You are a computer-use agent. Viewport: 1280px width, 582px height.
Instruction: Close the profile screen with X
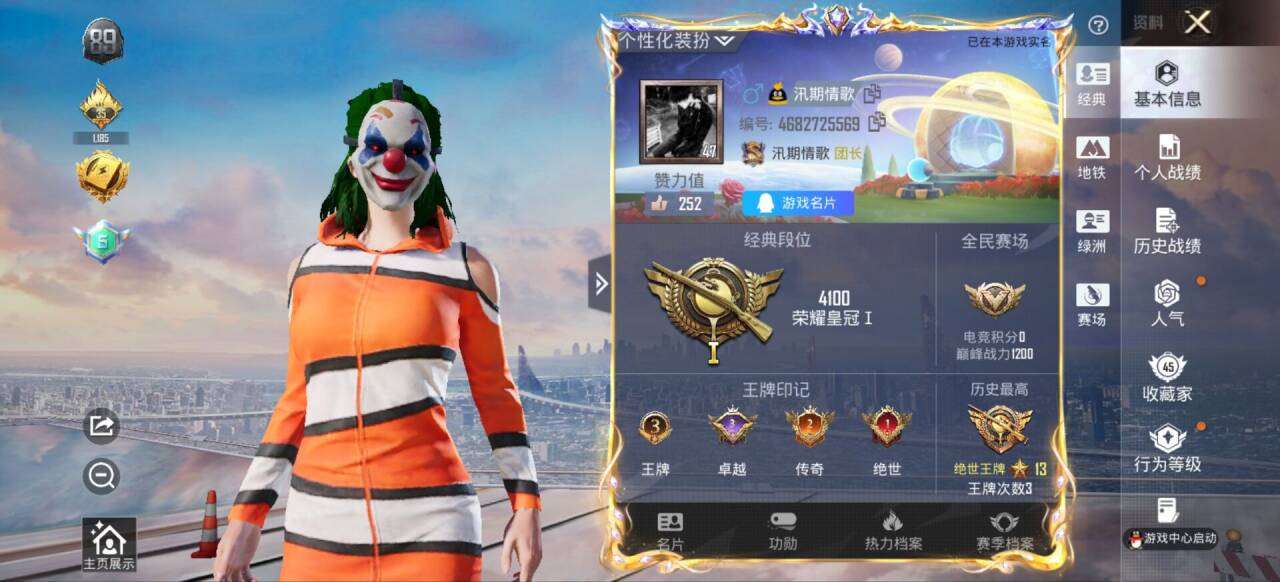click(x=1197, y=23)
